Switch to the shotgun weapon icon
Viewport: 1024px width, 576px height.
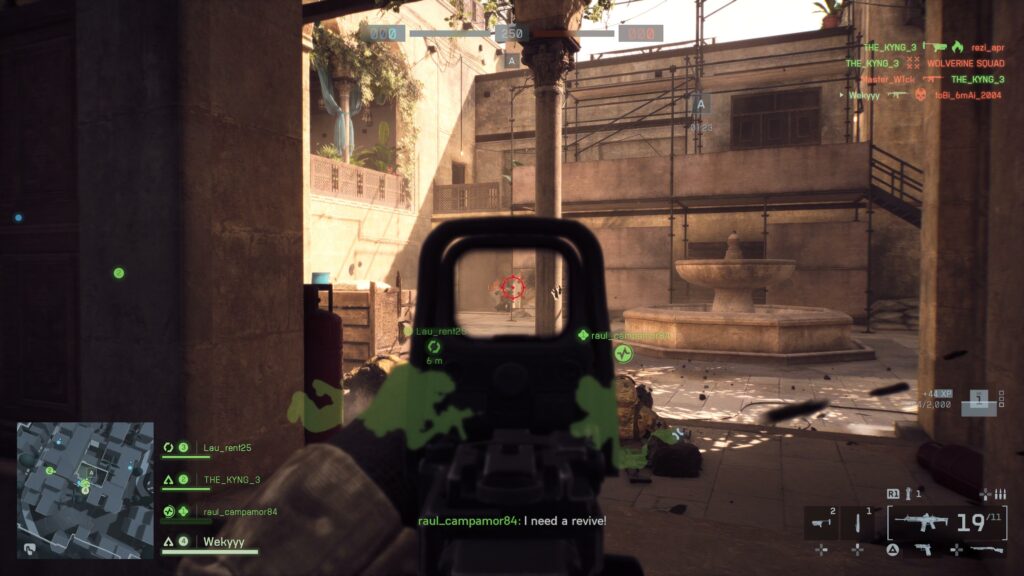[987, 549]
